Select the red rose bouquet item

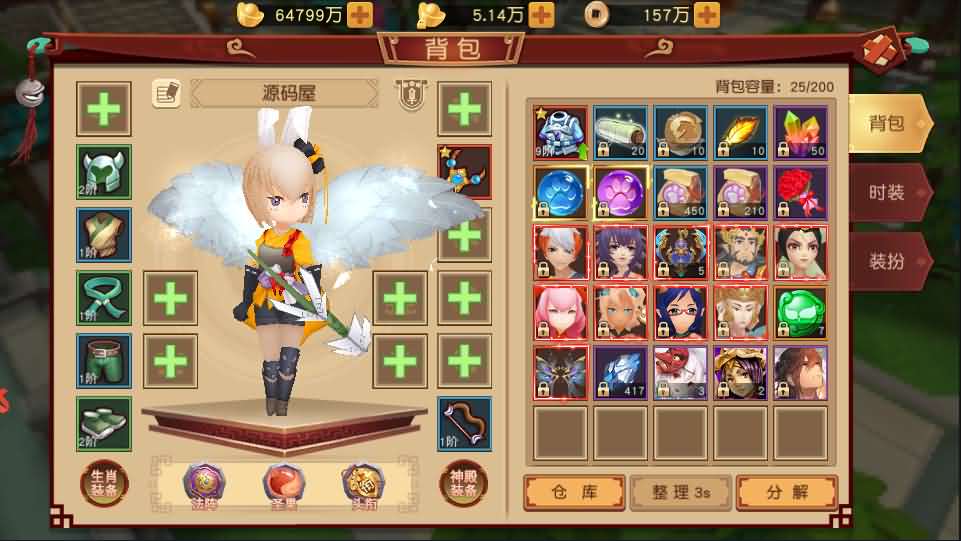pos(800,192)
